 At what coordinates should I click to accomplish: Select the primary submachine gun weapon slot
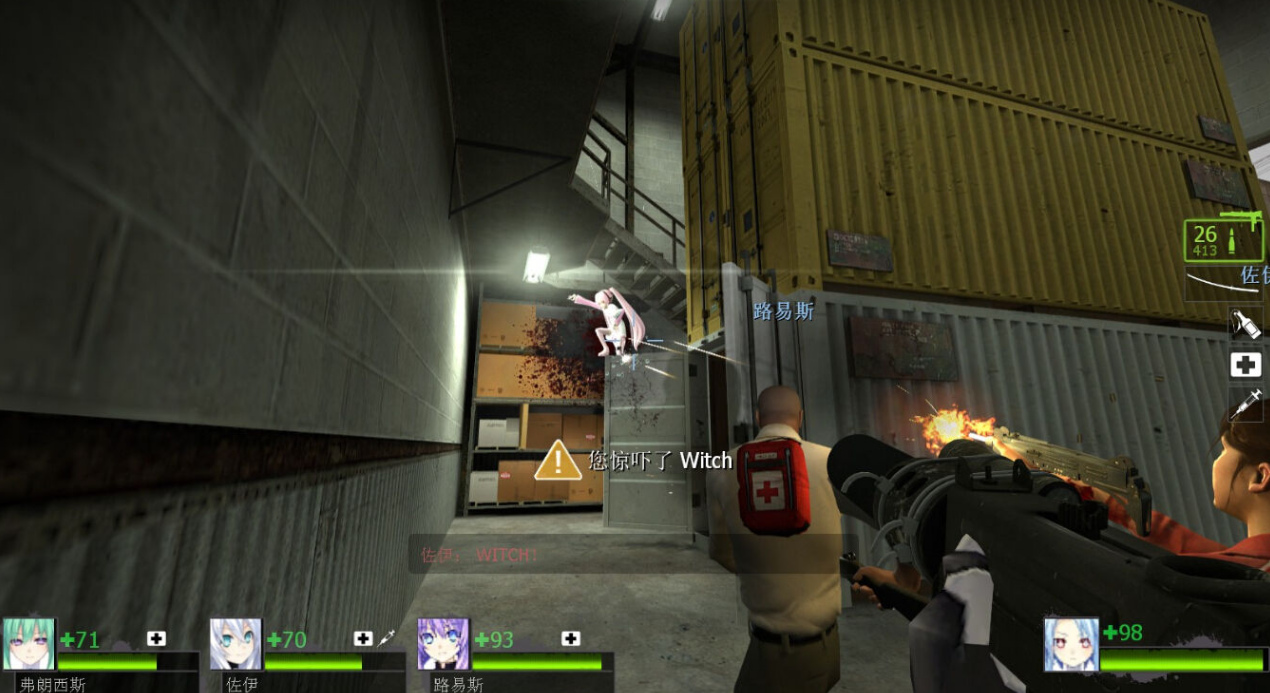coord(1224,240)
